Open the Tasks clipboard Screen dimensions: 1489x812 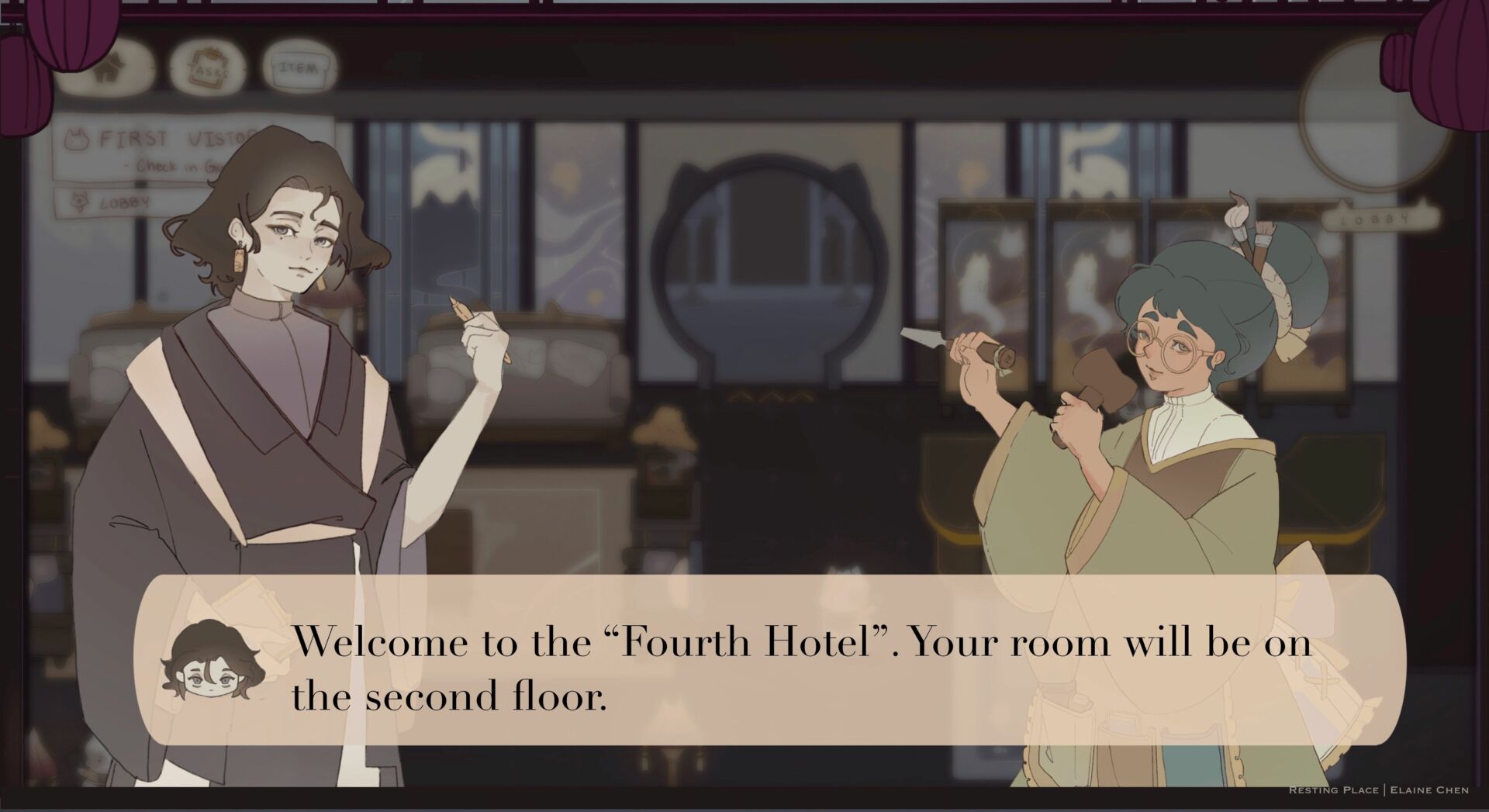coord(208,67)
